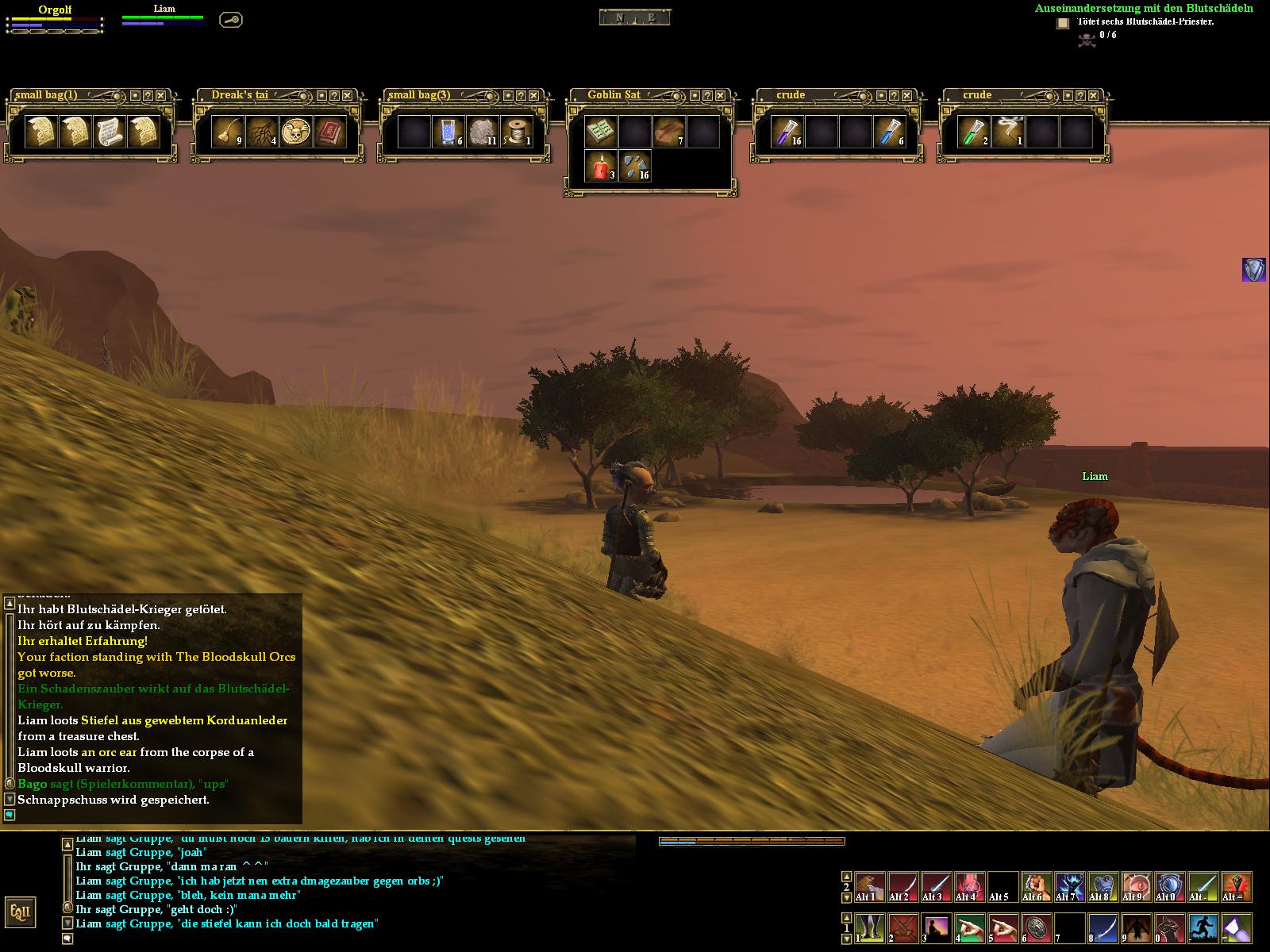Choose the spool of thread item
The image size is (1270, 952).
tap(517, 132)
